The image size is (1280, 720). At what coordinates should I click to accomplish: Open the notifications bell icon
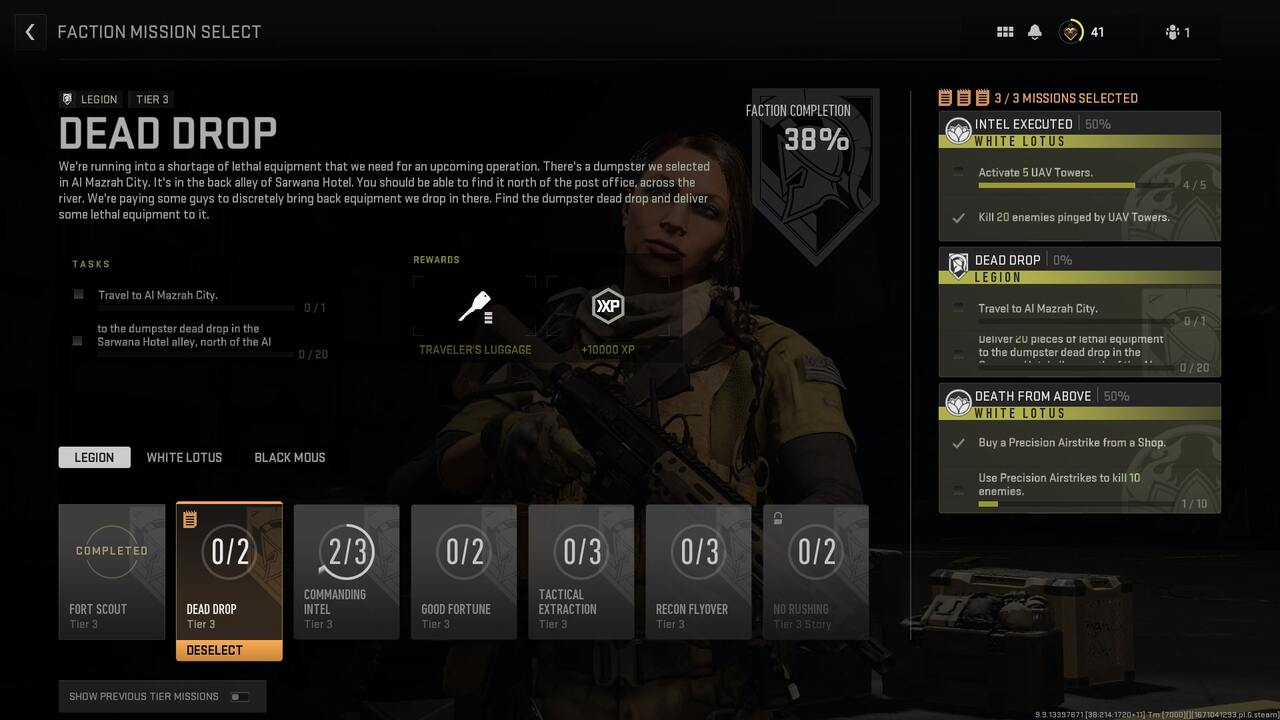tap(1034, 31)
